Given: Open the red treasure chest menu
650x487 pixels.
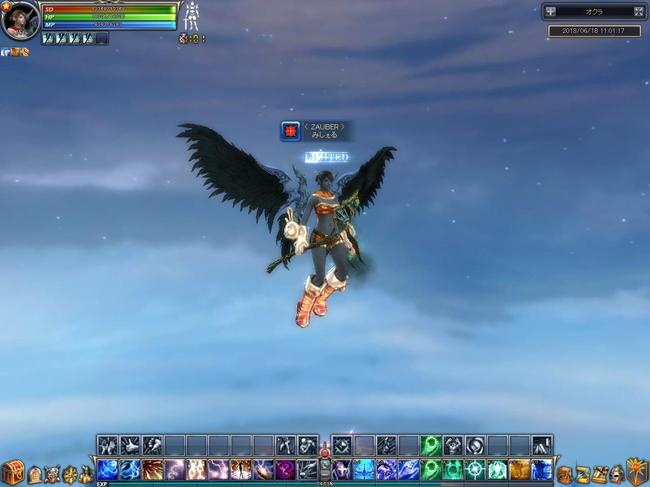Looking at the screenshot, I should click(12, 472).
